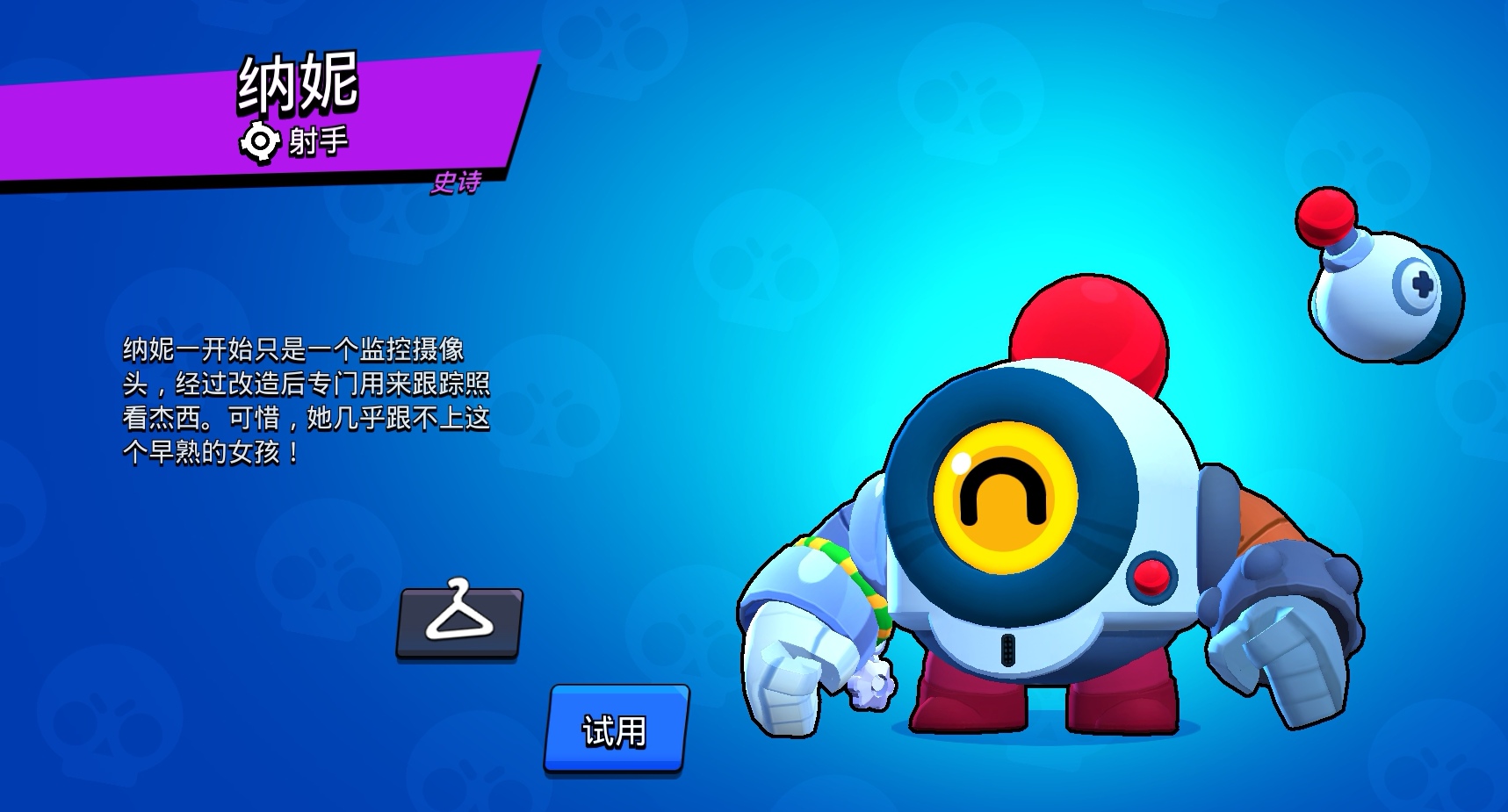The image size is (1508, 812).
Task: Tap the red bulb on the drone
Action: pyautogui.click(x=1324, y=219)
